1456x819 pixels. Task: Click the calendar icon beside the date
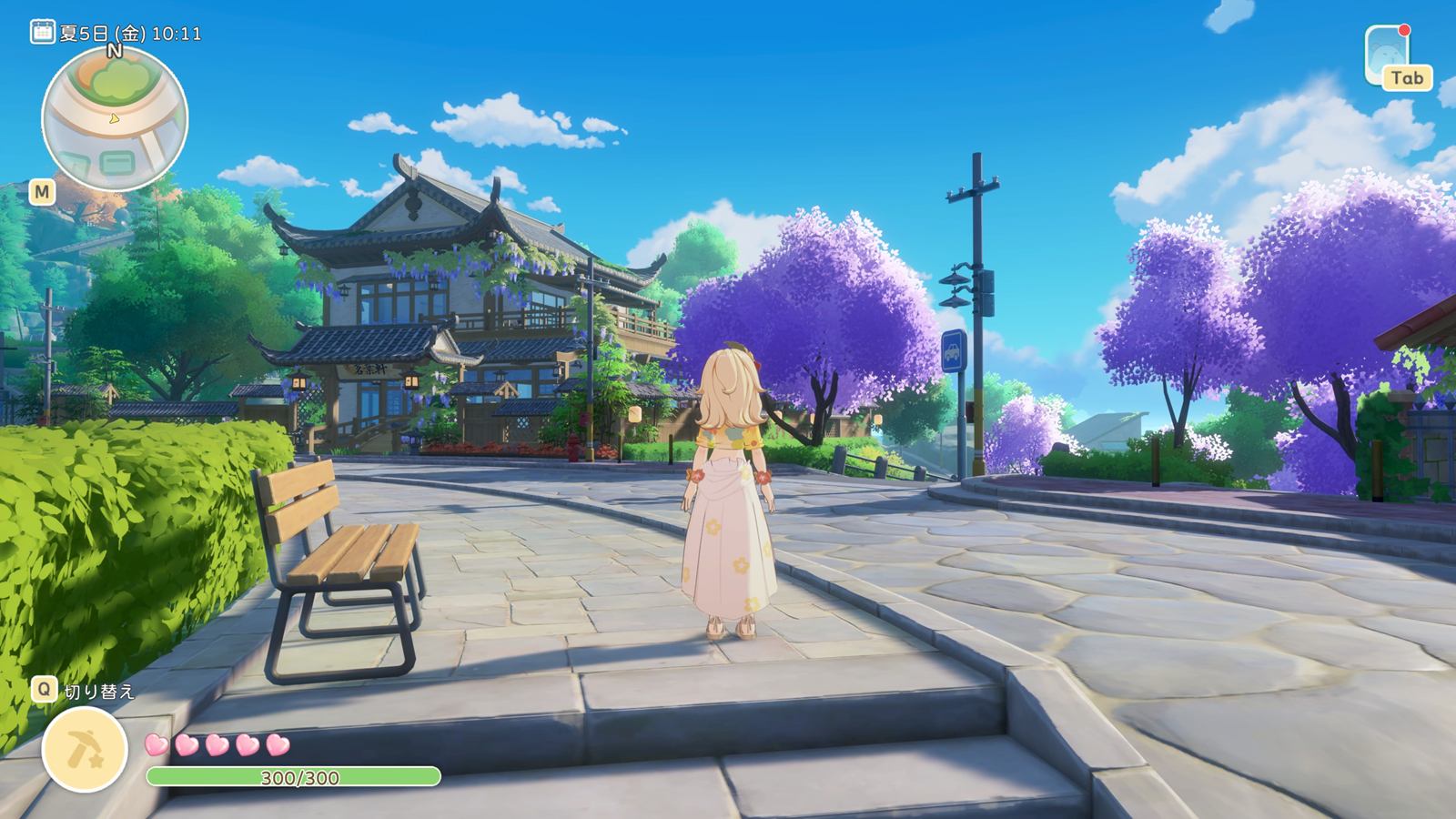click(x=42, y=34)
